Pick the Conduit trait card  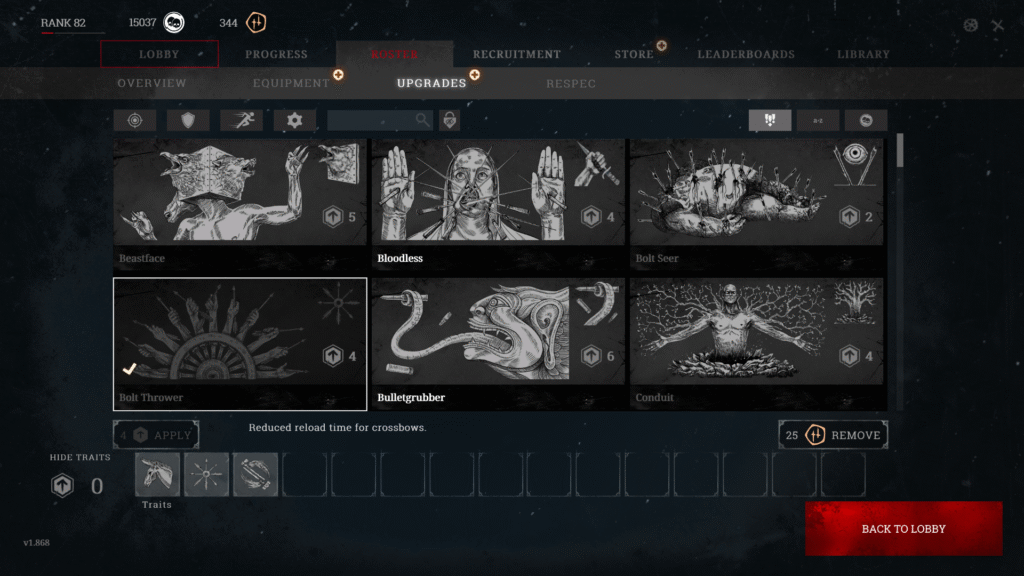[756, 344]
